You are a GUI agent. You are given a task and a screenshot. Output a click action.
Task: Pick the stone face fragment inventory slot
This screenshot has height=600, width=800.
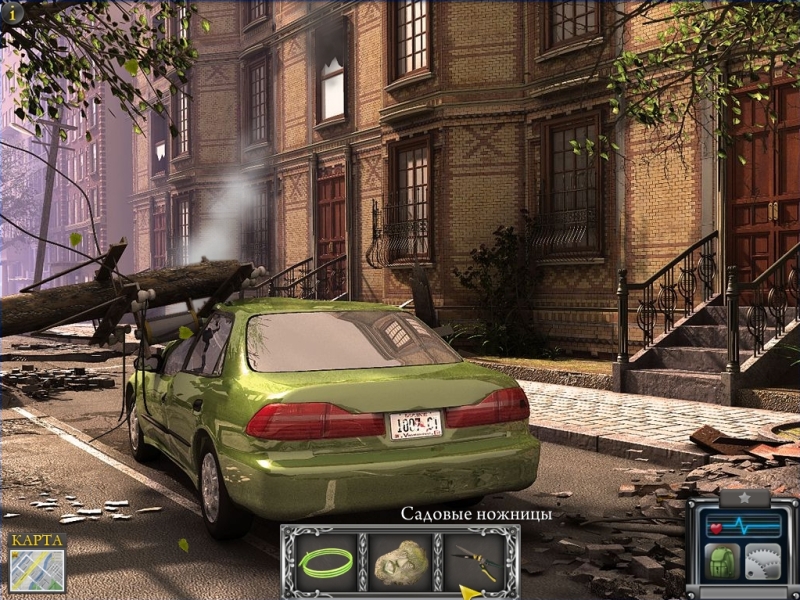(402, 562)
